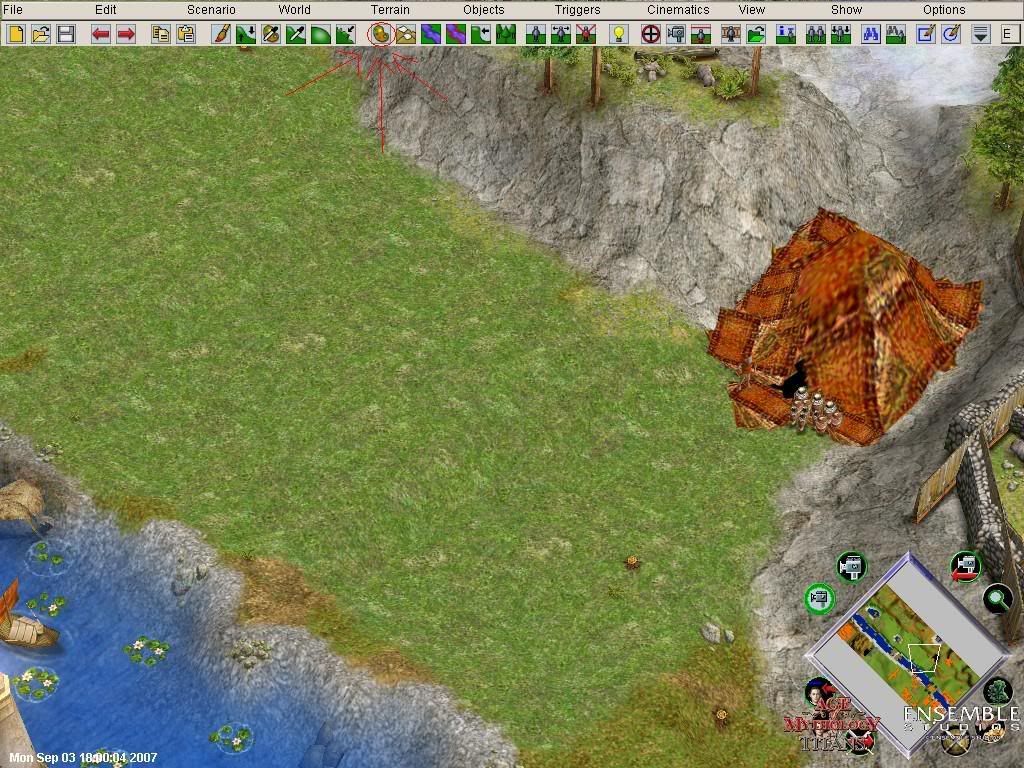1024x768 pixels.
Task: Click the tree icon button beside minimap
Action: pyautogui.click(x=996, y=691)
